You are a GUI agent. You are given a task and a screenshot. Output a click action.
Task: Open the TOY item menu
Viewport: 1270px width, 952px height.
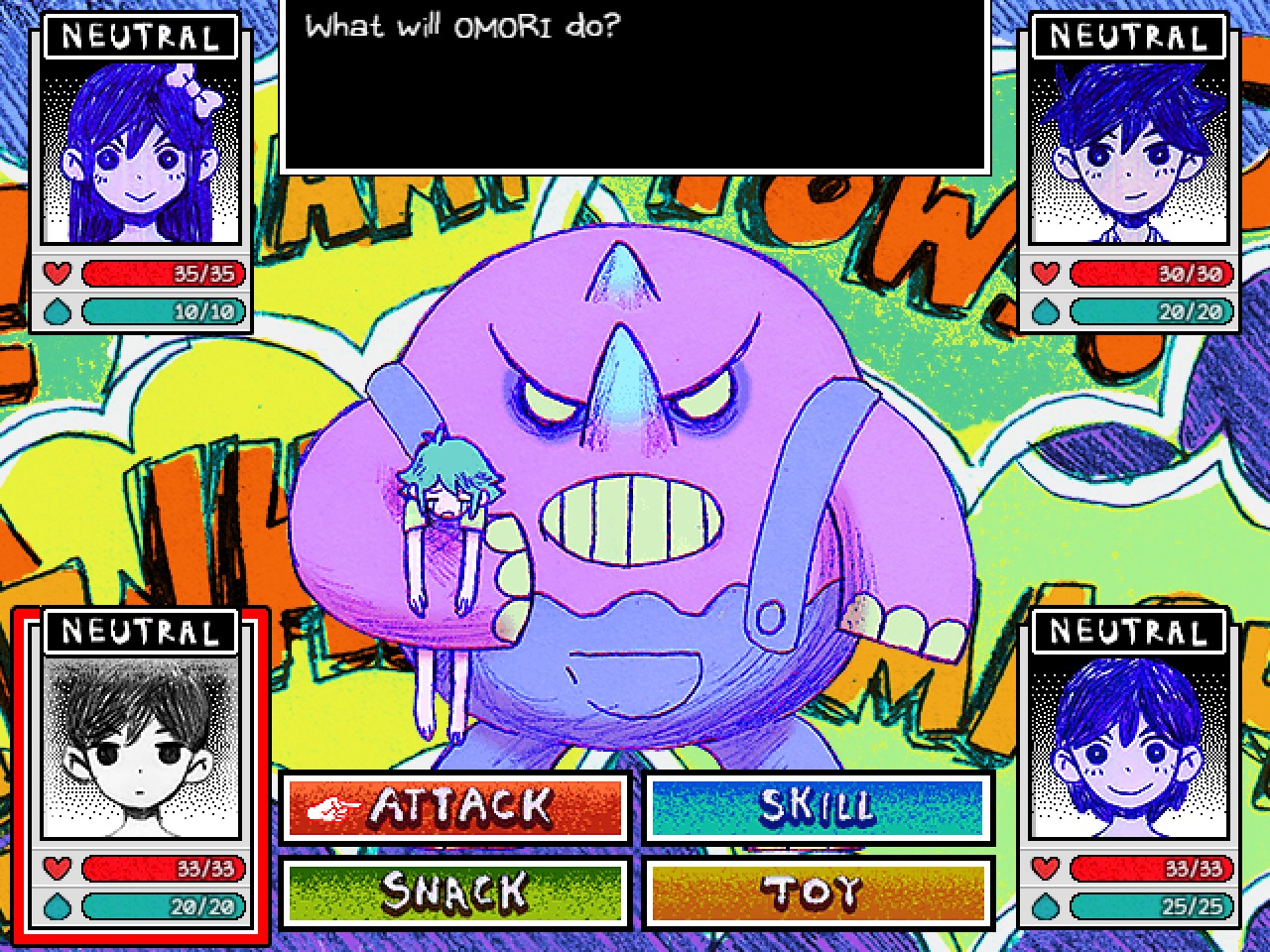pos(820,892)
